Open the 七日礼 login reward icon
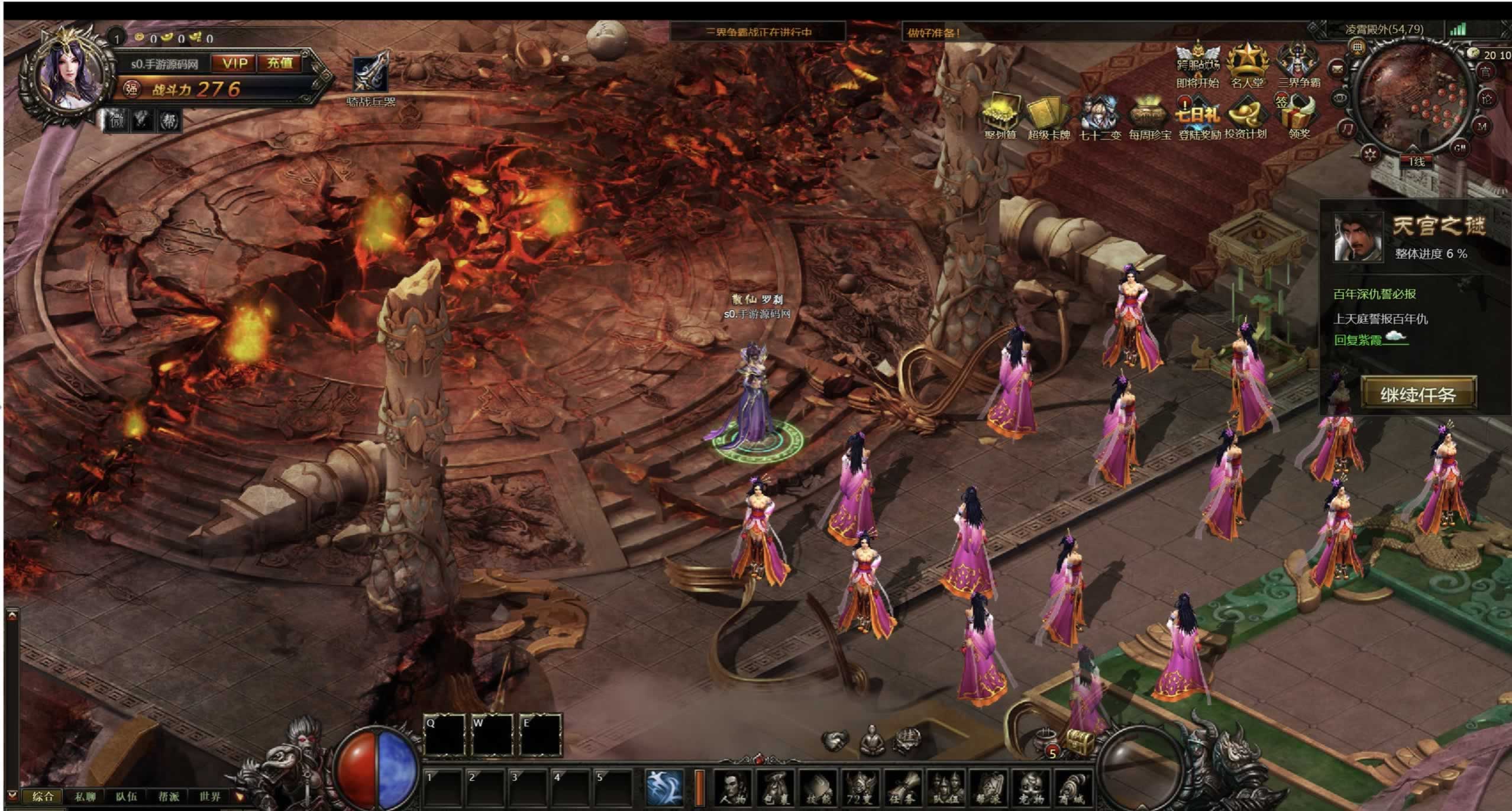Viewport: 1512px width, 811px height. pyautogui.click(x=1198, y=115)
